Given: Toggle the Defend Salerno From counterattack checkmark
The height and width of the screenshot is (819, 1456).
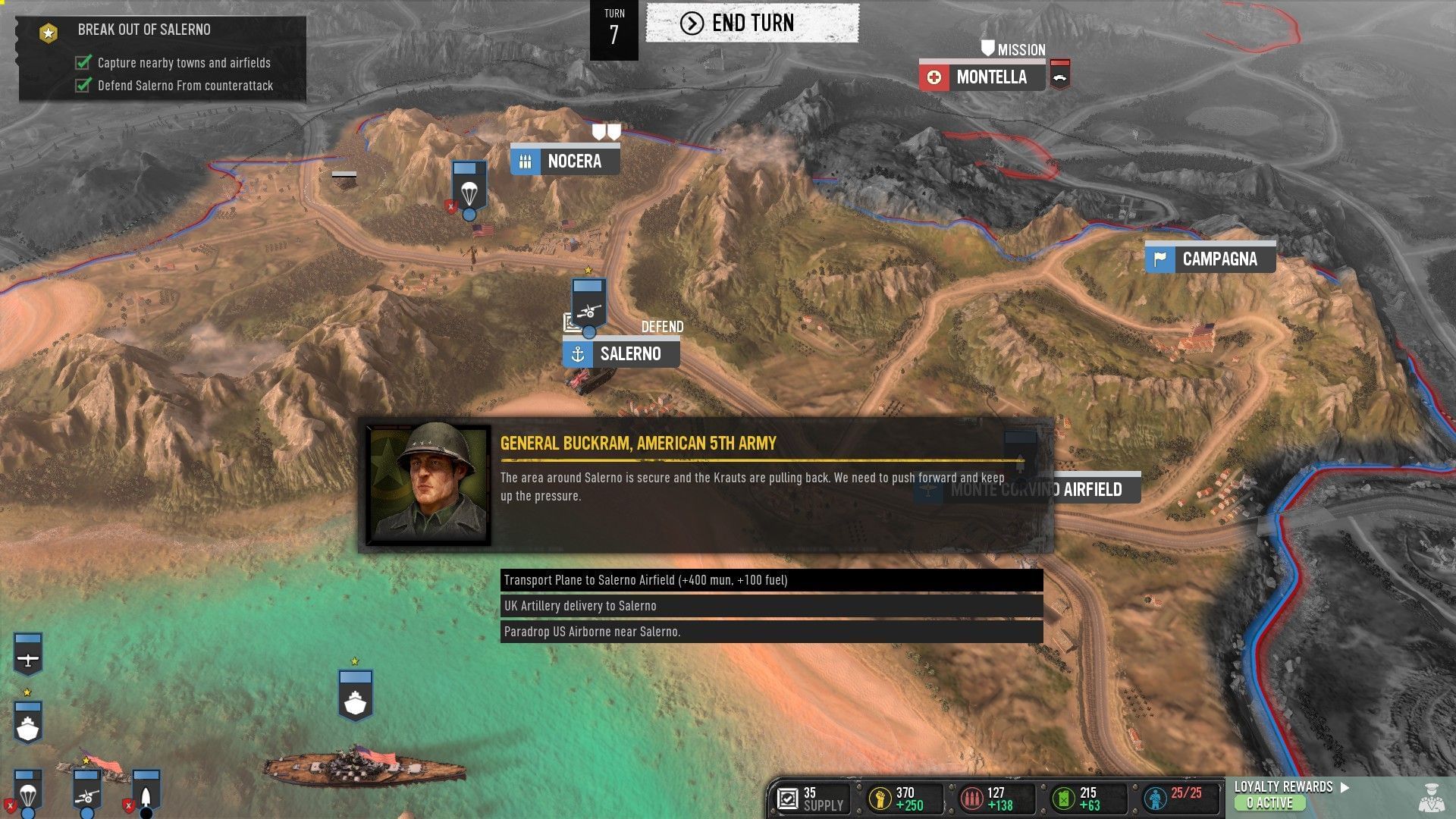Looking at the screenshot, I should tap(82, 86).
